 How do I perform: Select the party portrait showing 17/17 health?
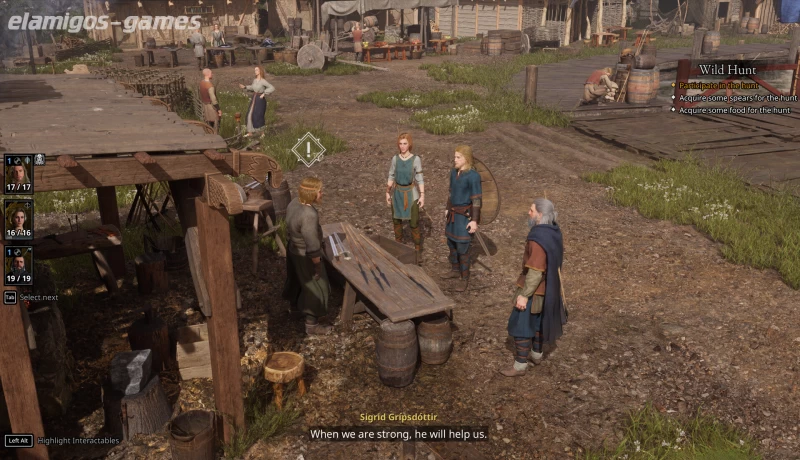tap(18, 173)
